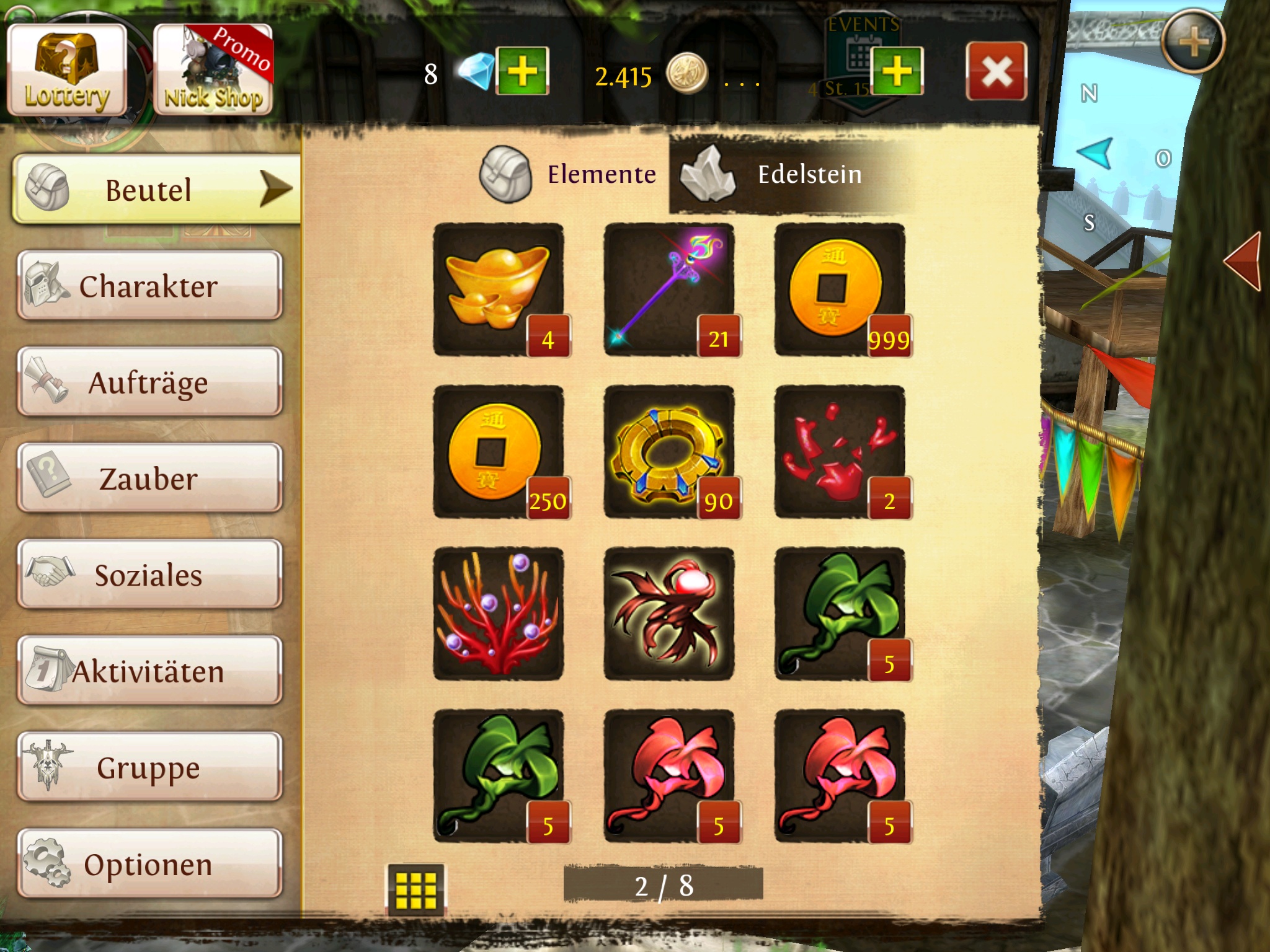Open the Charakter menu
Viewport: 1270px width, 952px height.
pyautogui.click(x=149, y=286)
